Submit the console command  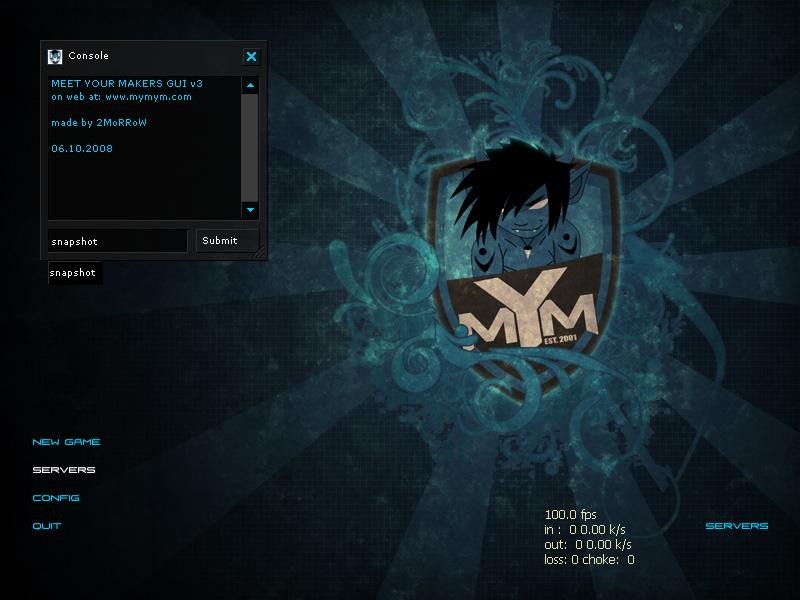click(220, 240)
